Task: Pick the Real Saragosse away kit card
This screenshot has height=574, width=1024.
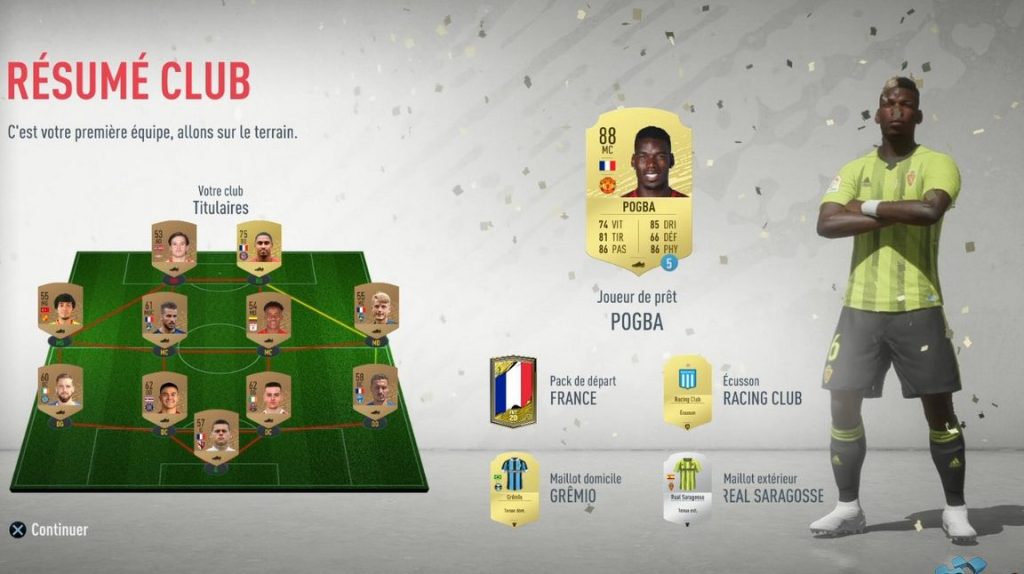Action: pos(687,488)
